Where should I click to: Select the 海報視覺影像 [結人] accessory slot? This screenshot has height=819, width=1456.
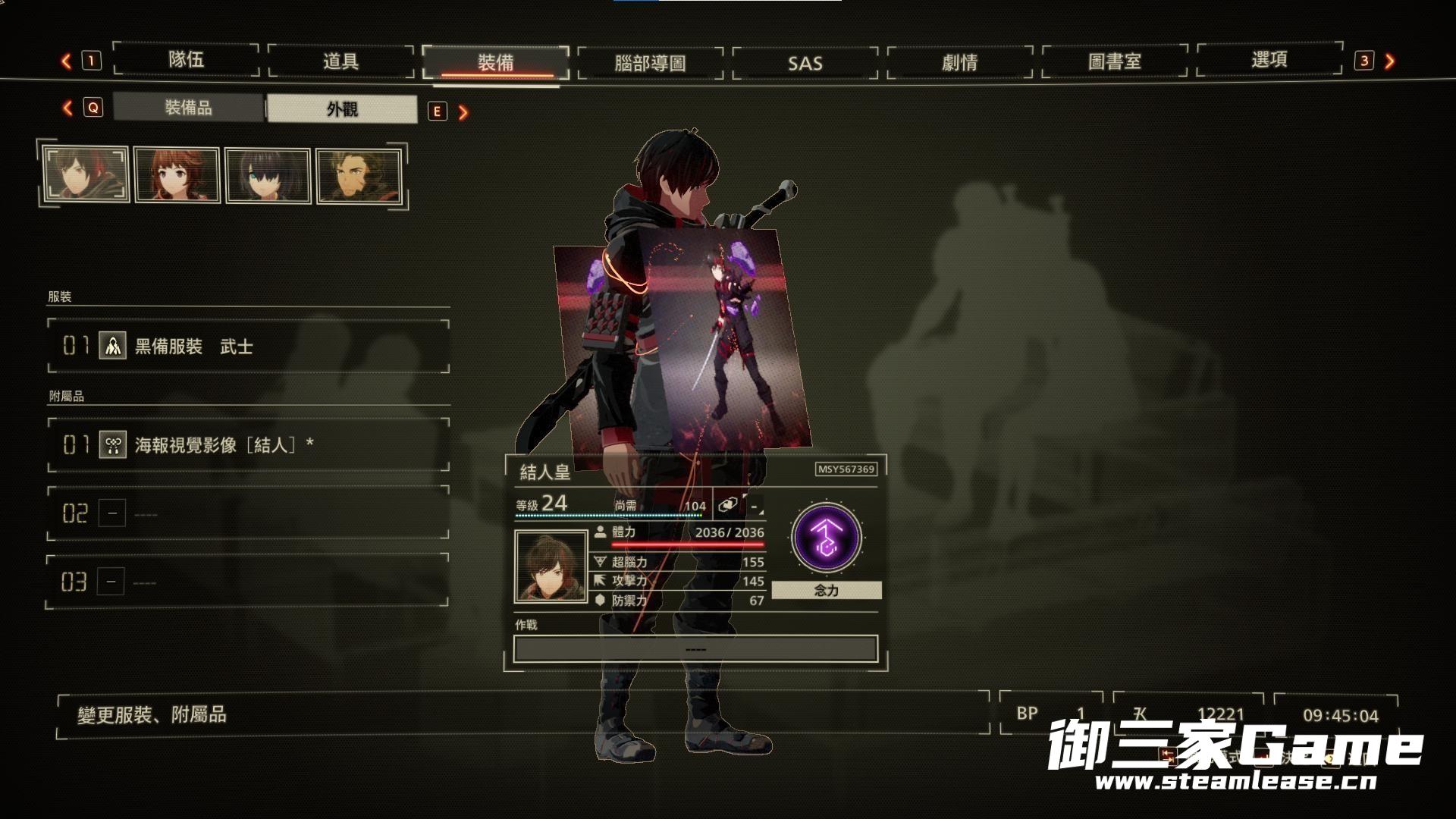coord(248,444)
